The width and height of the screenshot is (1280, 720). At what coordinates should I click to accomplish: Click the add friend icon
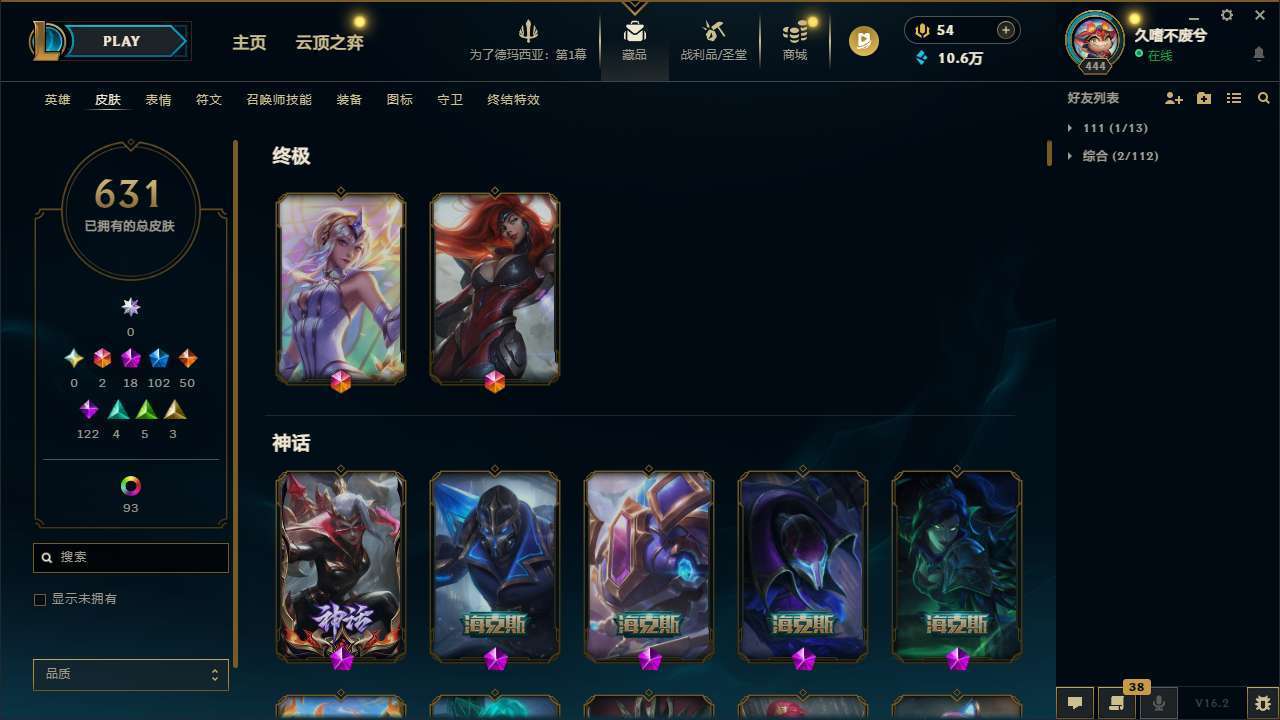pyautogui.click(x=1174, y=98)
